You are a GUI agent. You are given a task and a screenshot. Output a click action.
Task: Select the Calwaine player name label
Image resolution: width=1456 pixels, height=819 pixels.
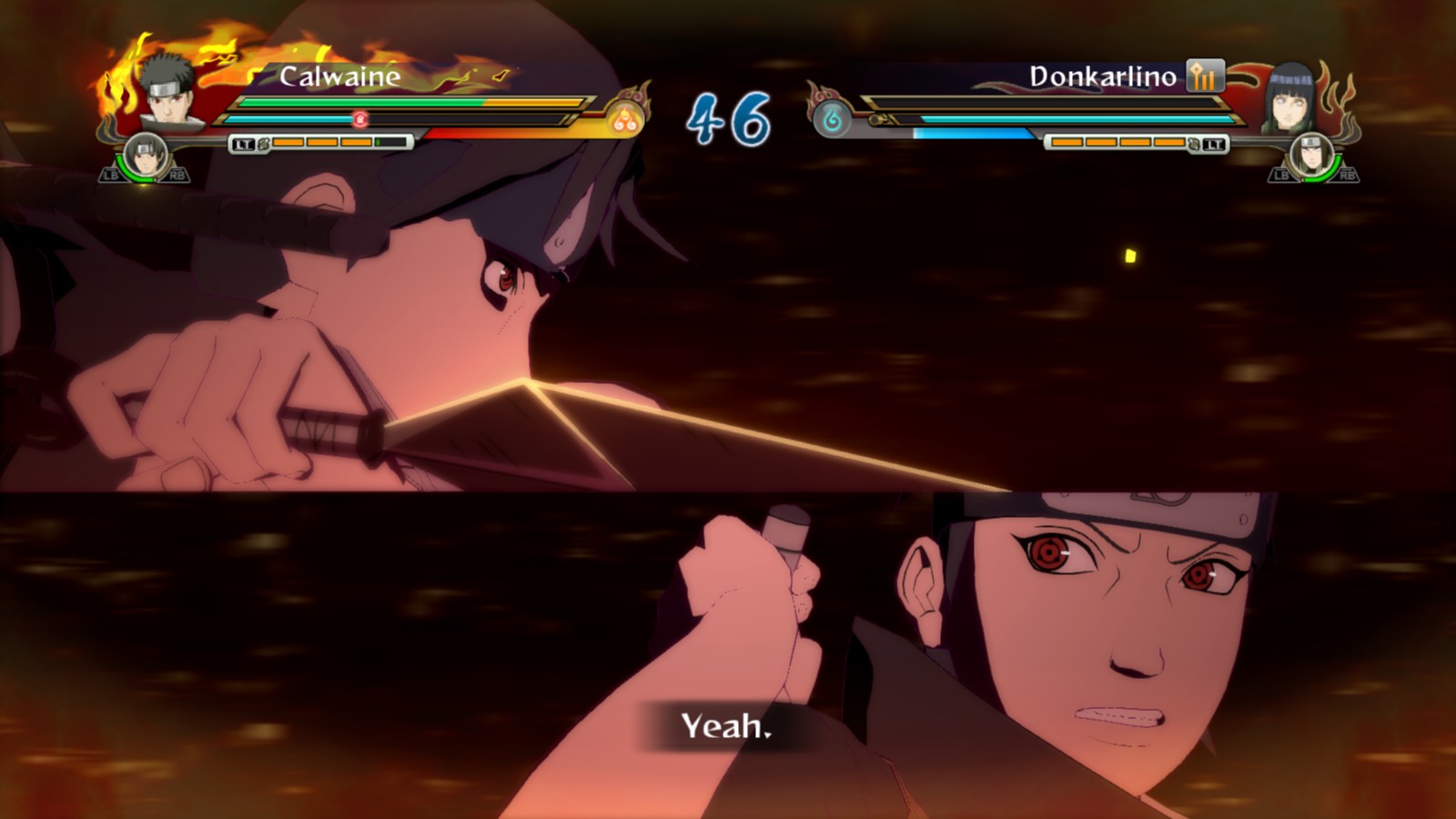pyautogui.click(x=339, y=76)
